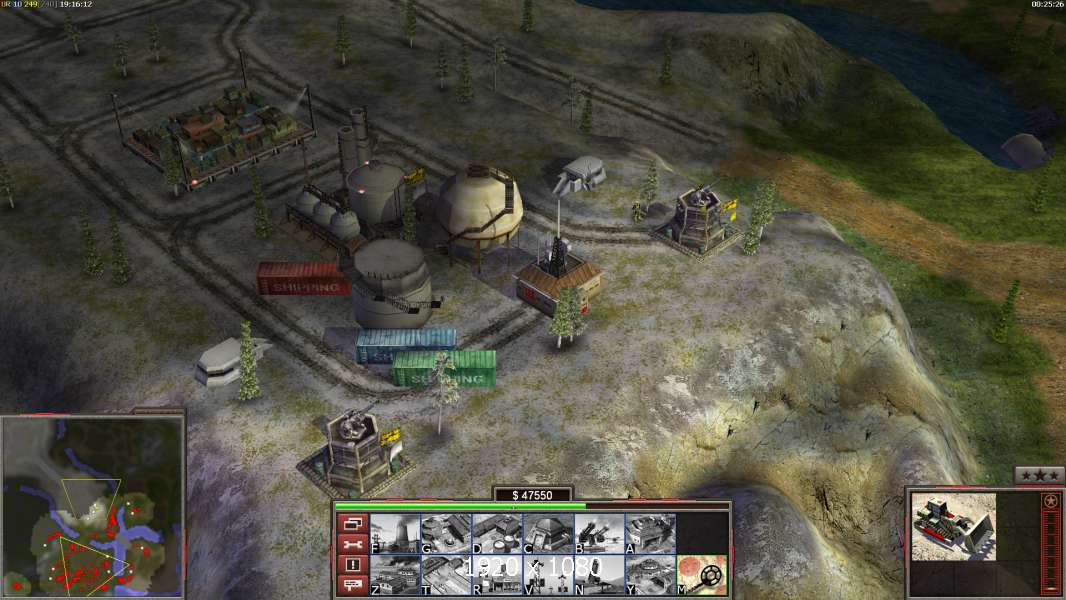Pick the build icon labeled N

pos(599,575)
